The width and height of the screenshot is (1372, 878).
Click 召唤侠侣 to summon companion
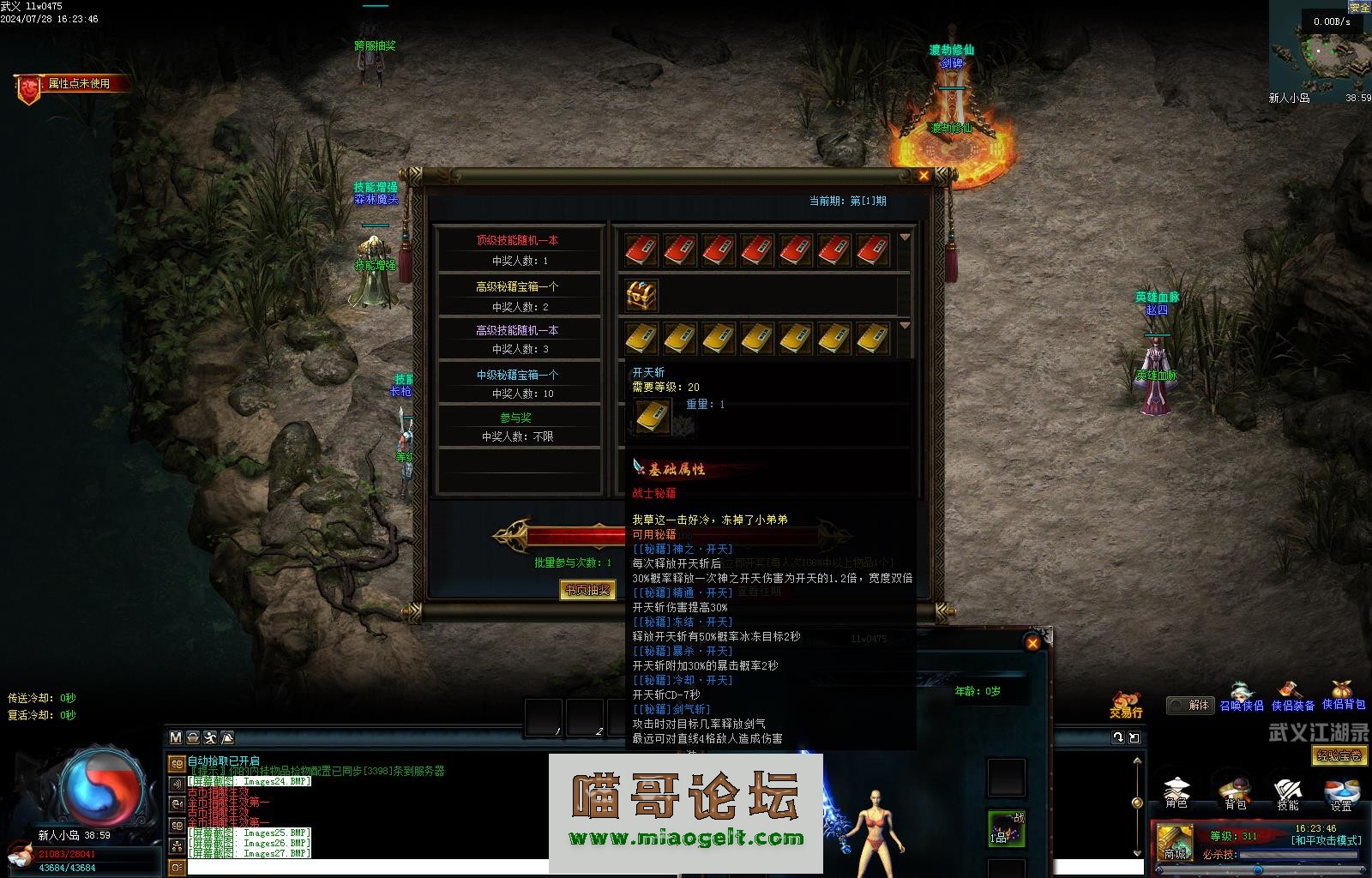pyautogui.click(x=1242, y=697)
